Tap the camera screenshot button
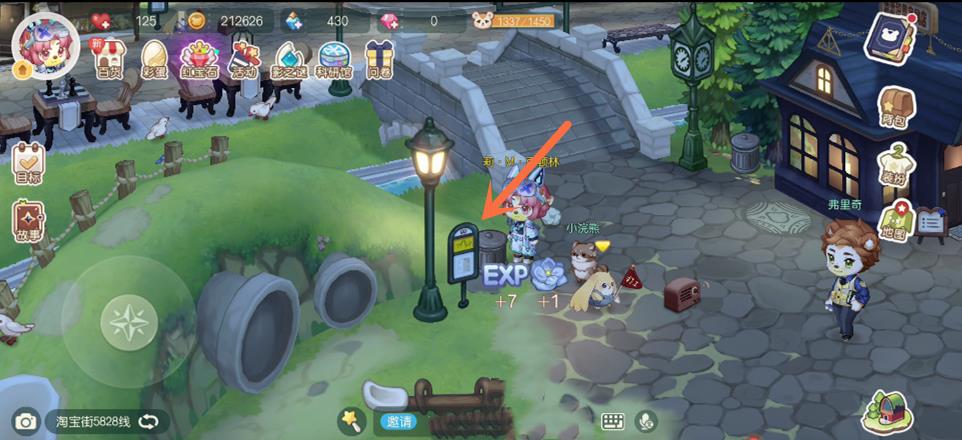 (x=25, y=422)
